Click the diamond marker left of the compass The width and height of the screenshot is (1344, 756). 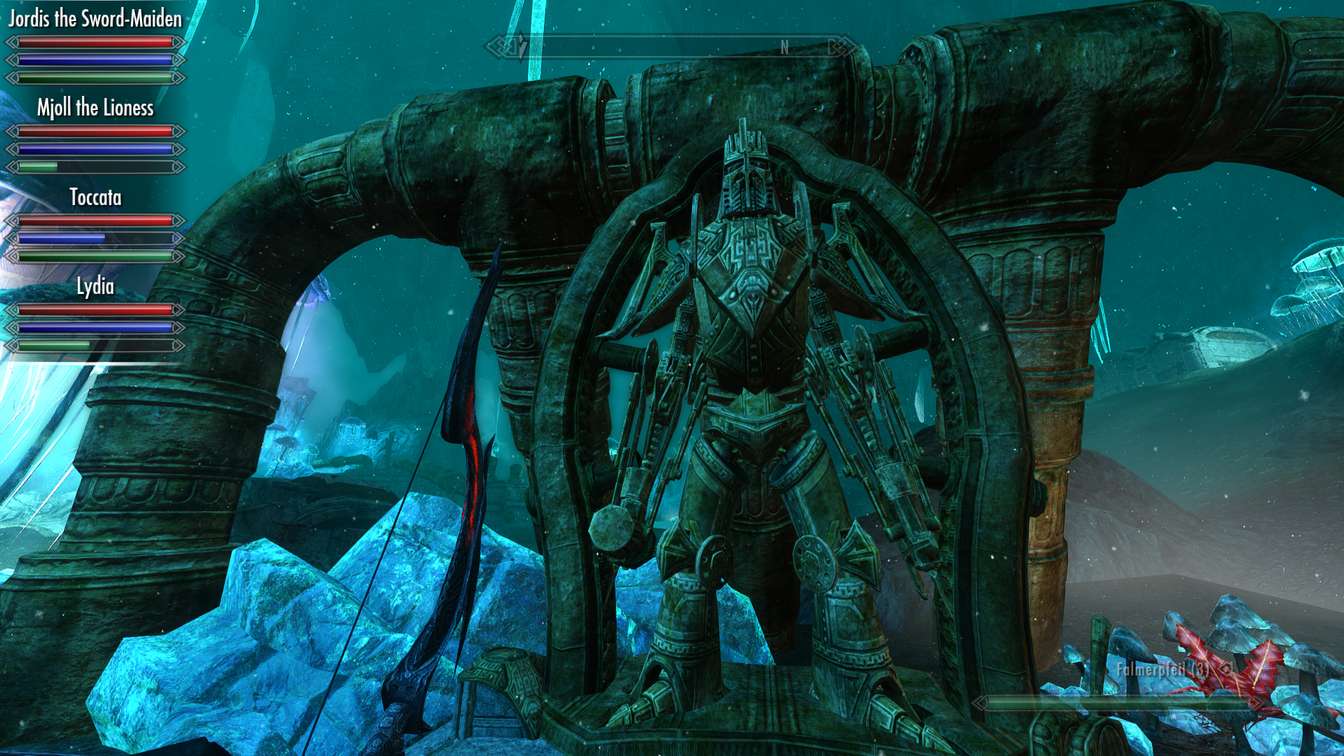point(498,45)
